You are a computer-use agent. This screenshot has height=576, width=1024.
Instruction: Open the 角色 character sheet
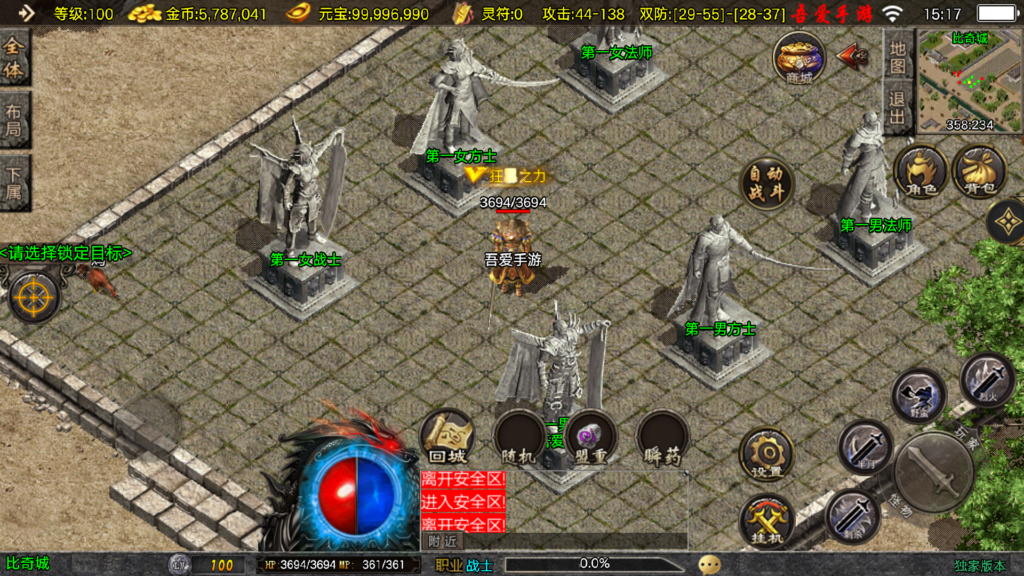920,172
